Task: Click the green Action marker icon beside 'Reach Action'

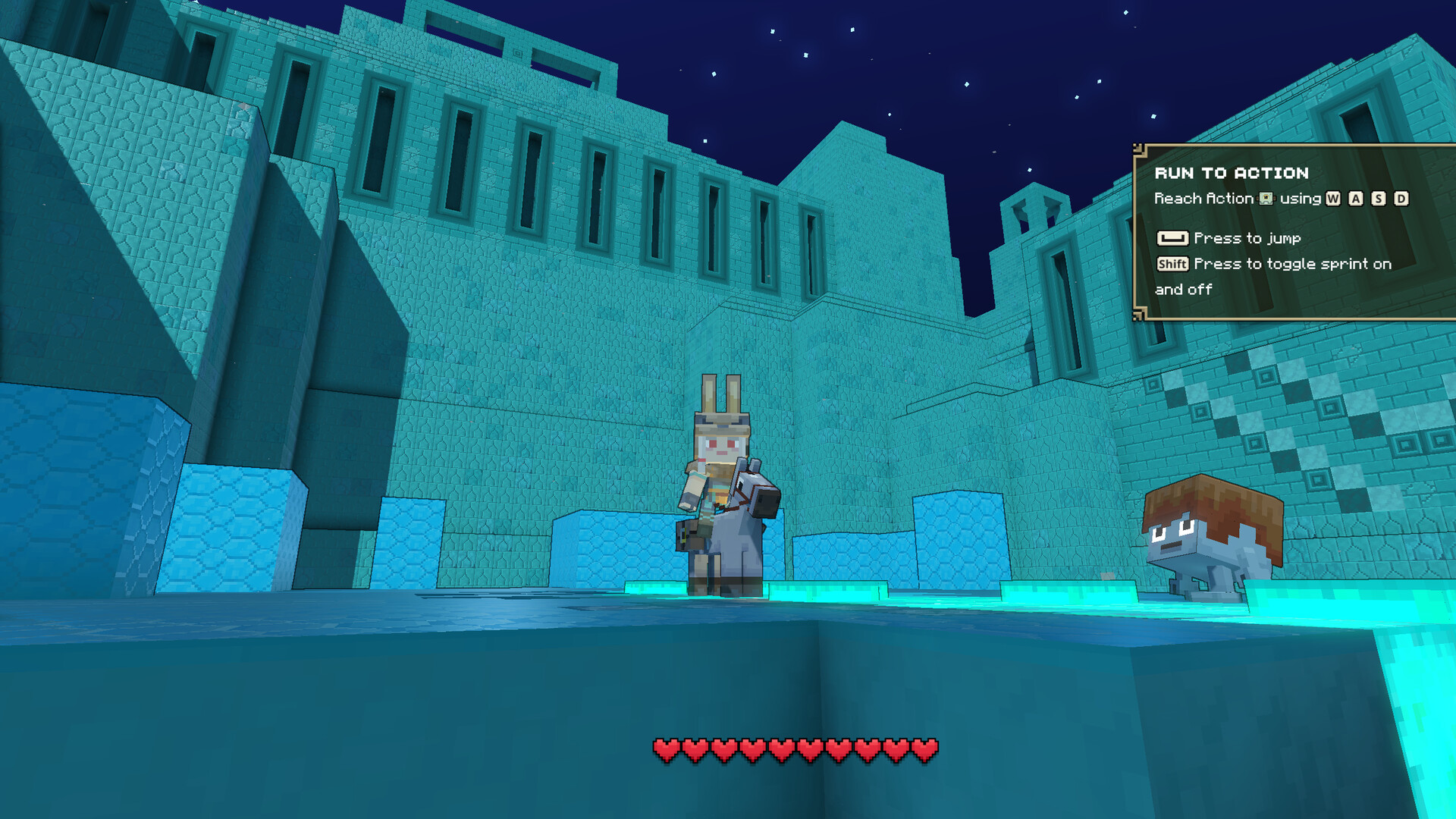Action: click(x=1266, y=199)
